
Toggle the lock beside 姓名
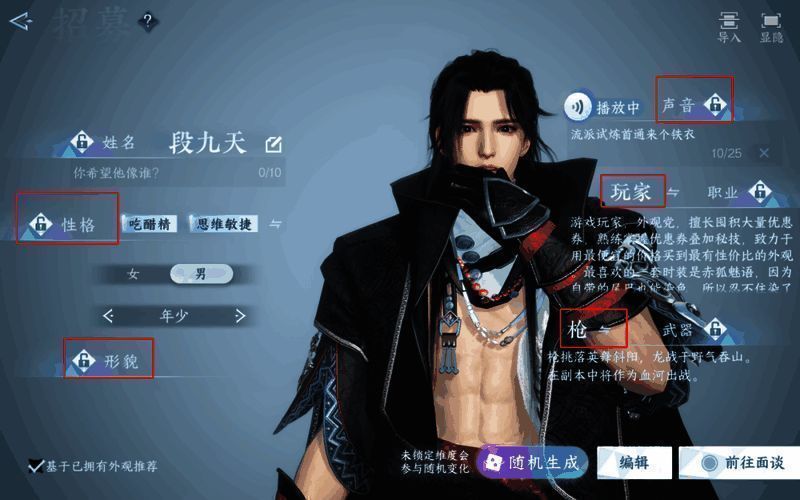point(81,144)
